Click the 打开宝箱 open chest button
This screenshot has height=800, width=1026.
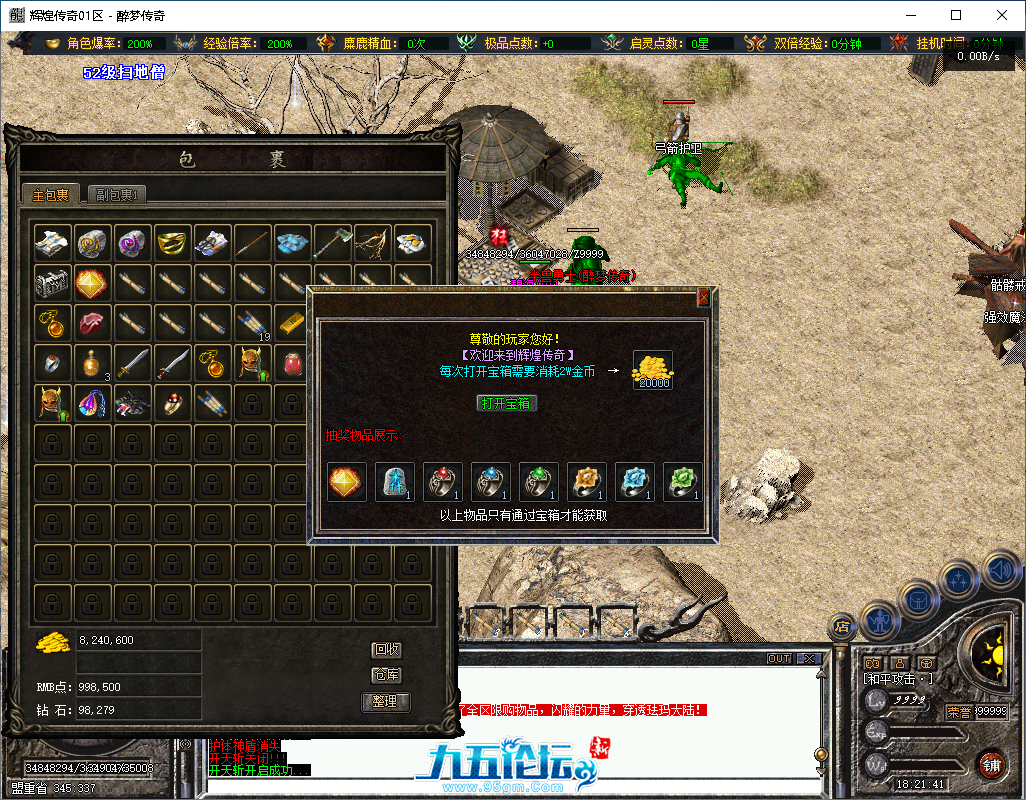tap(508, 403)
